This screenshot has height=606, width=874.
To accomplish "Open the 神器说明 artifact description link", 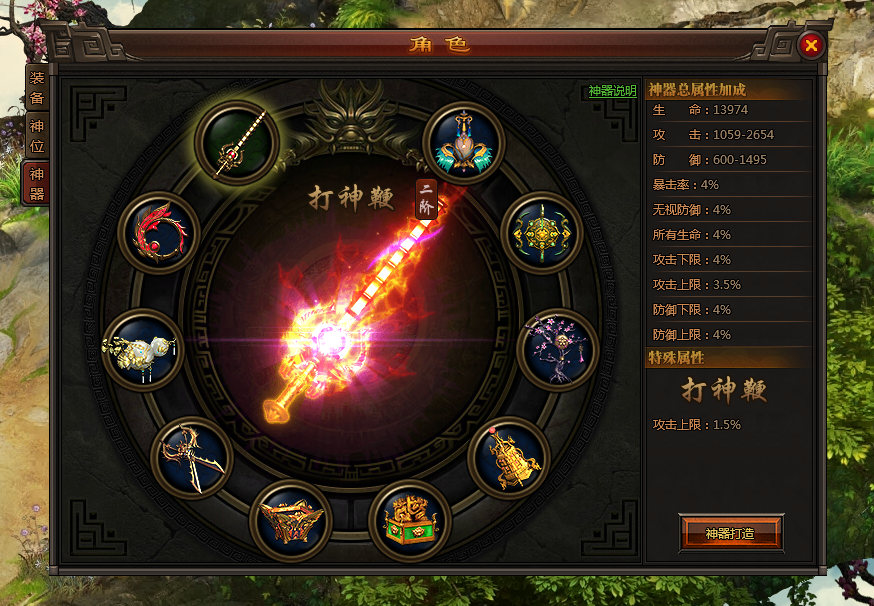I will [x=612, y=91].
